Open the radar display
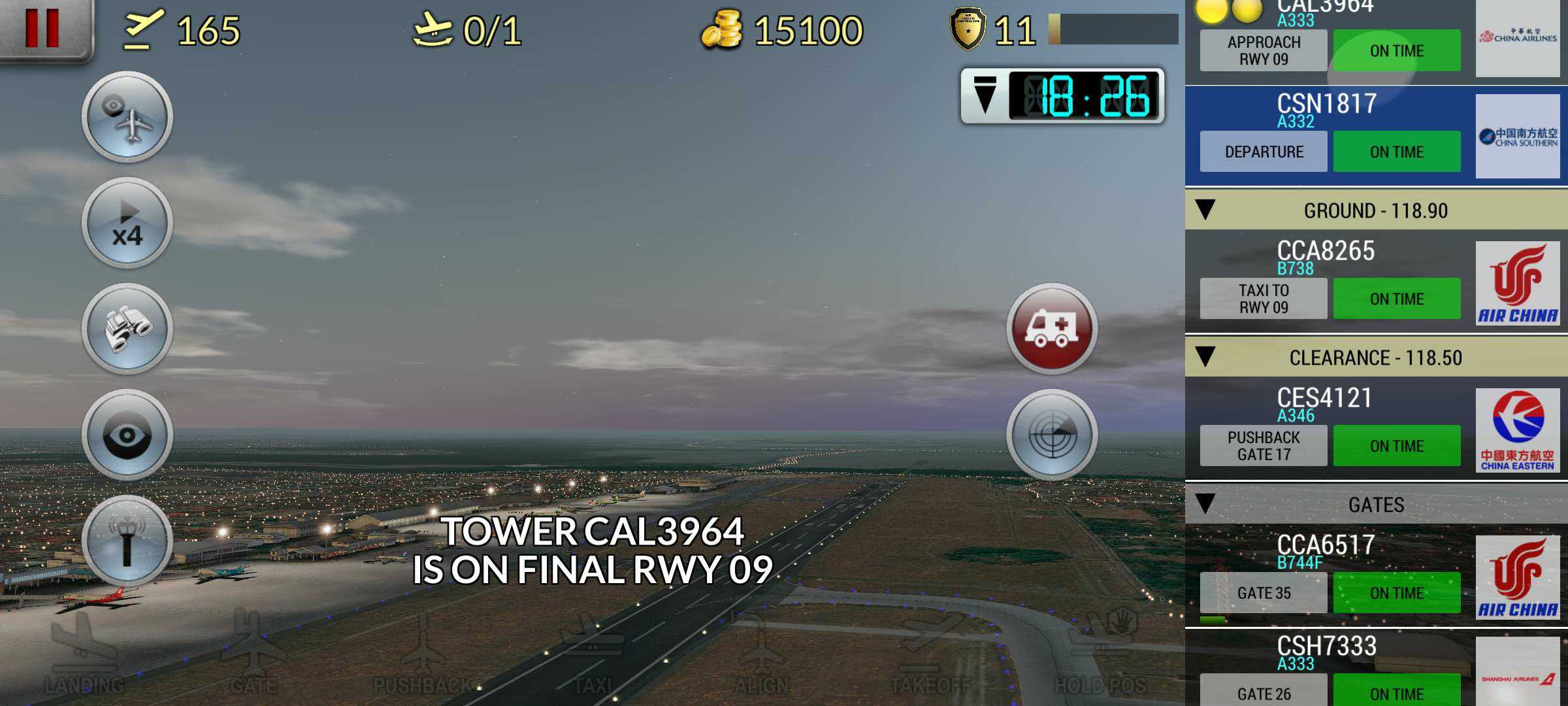This screenshot has height=706, width=1568. click(x=1052, y=435)
